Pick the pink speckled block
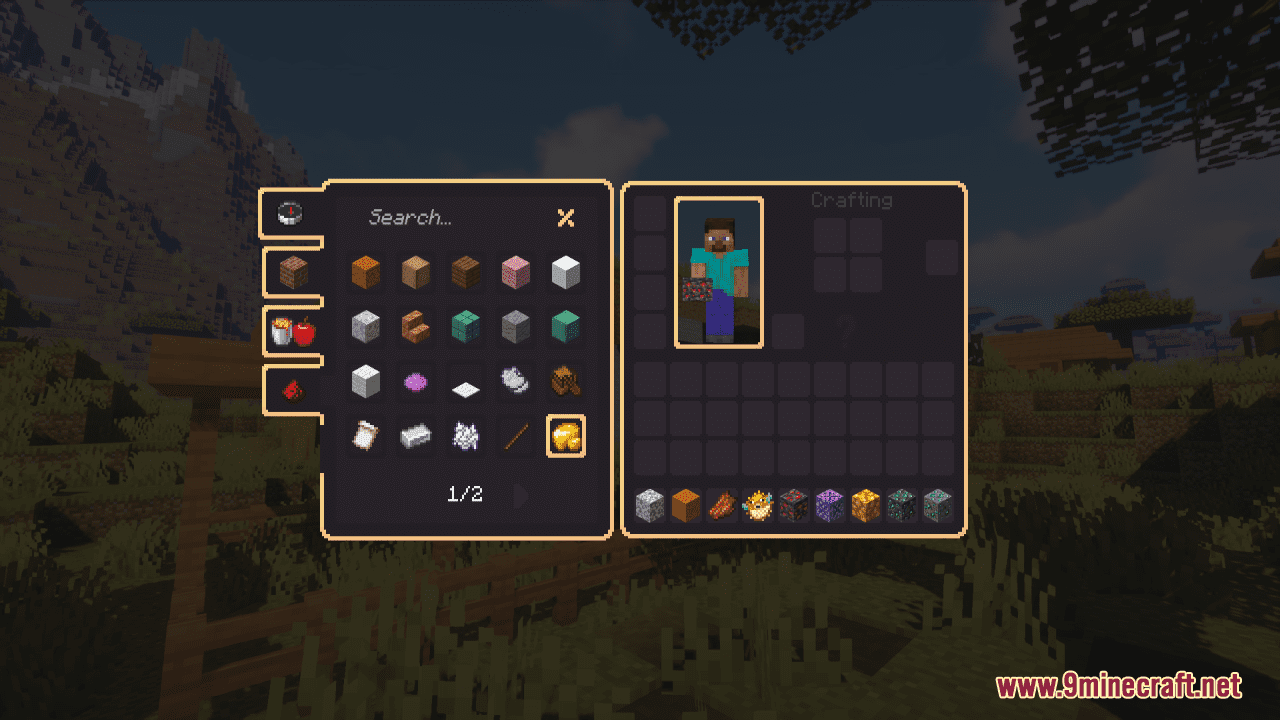Screen dimensions: 1280x720 pyautogui.click(x=516, y=272)
